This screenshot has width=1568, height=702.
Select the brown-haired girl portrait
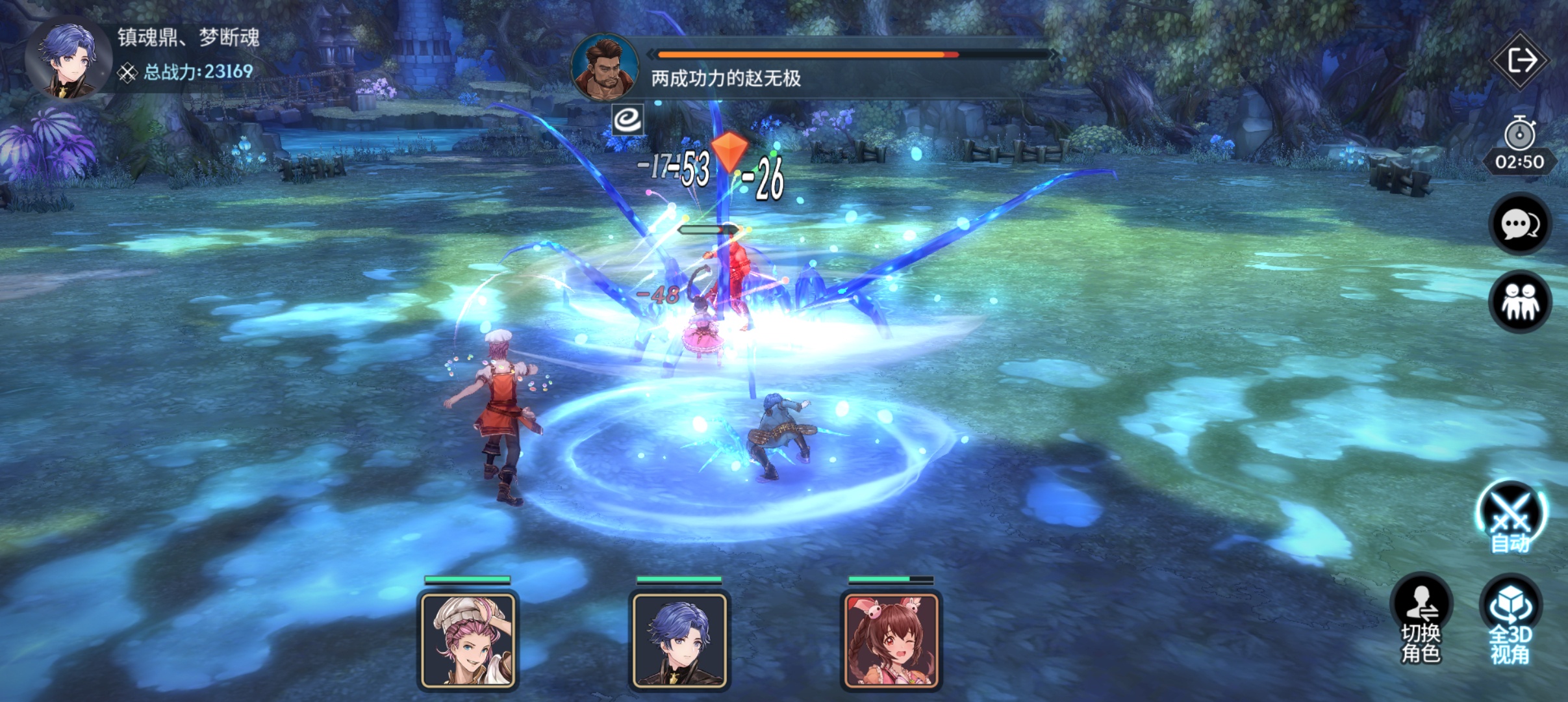click(891, 640)
